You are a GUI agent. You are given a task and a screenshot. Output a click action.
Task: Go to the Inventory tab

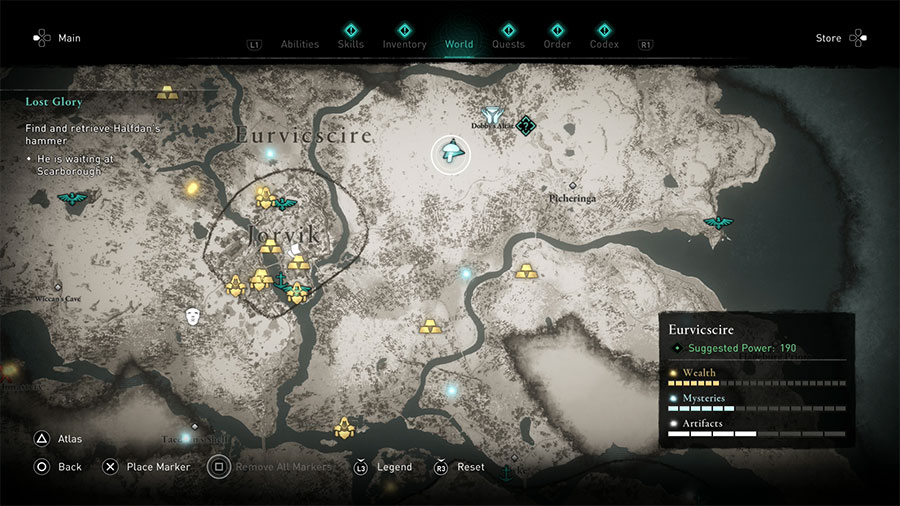[x=404, y=44]
